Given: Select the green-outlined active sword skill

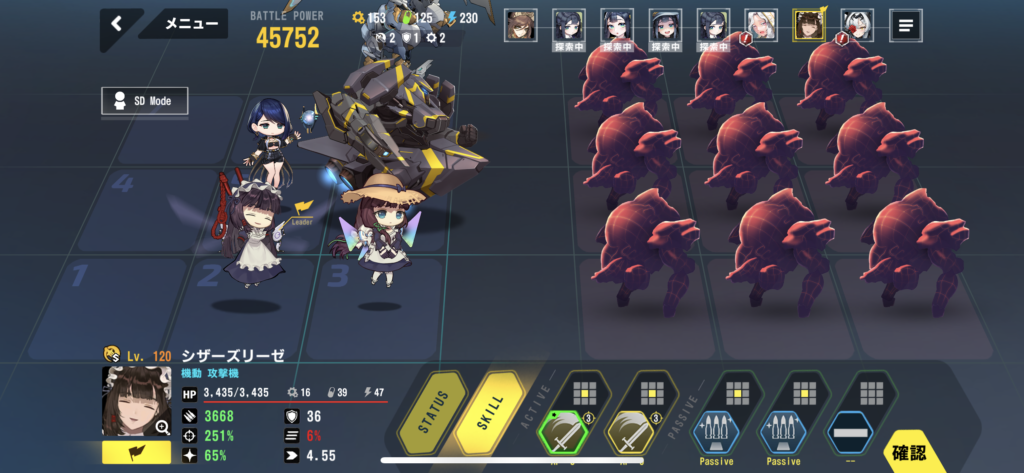Looking at the screenshot, I should [x=563, y=433].
